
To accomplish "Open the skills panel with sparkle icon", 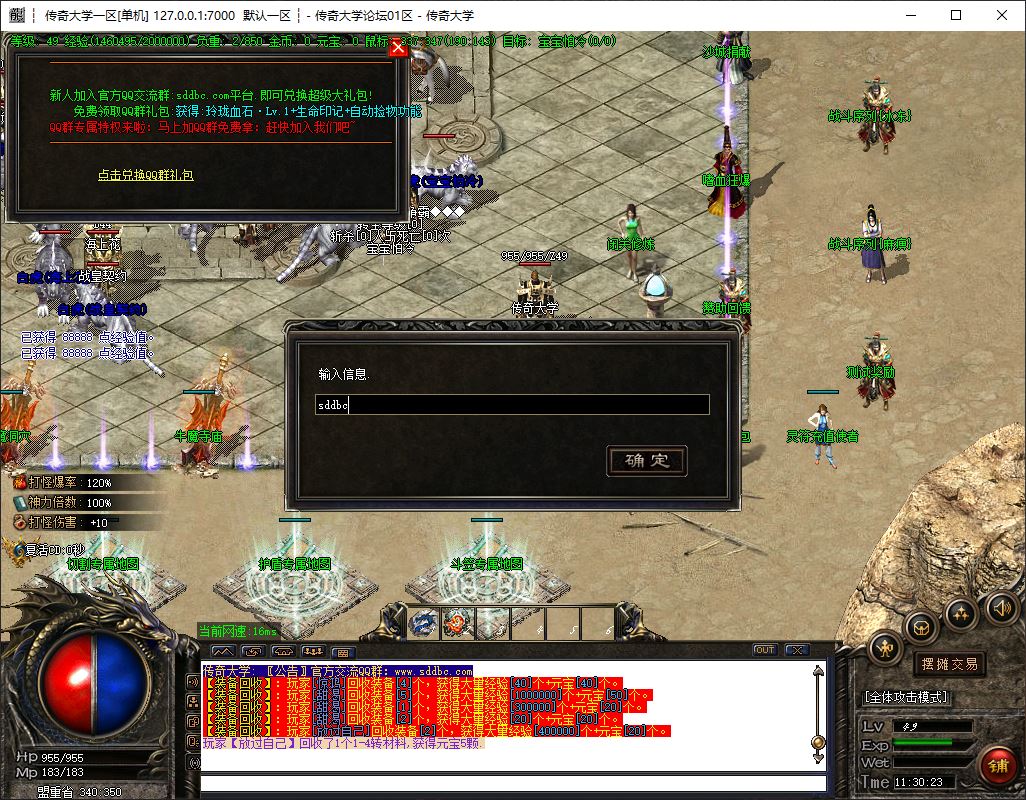I will [961, 613].
